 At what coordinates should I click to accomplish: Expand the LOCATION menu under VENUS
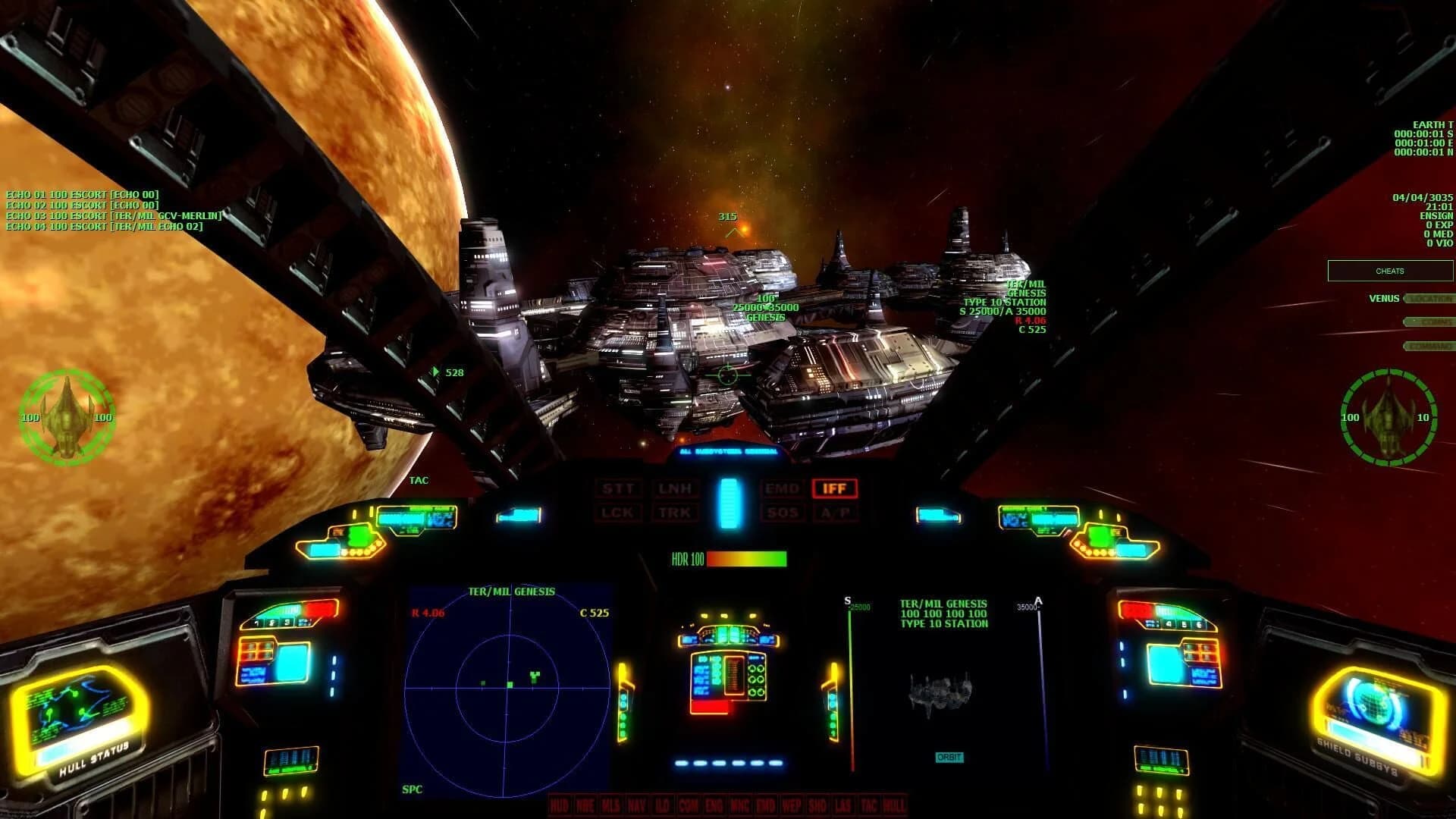[1429, 298]
